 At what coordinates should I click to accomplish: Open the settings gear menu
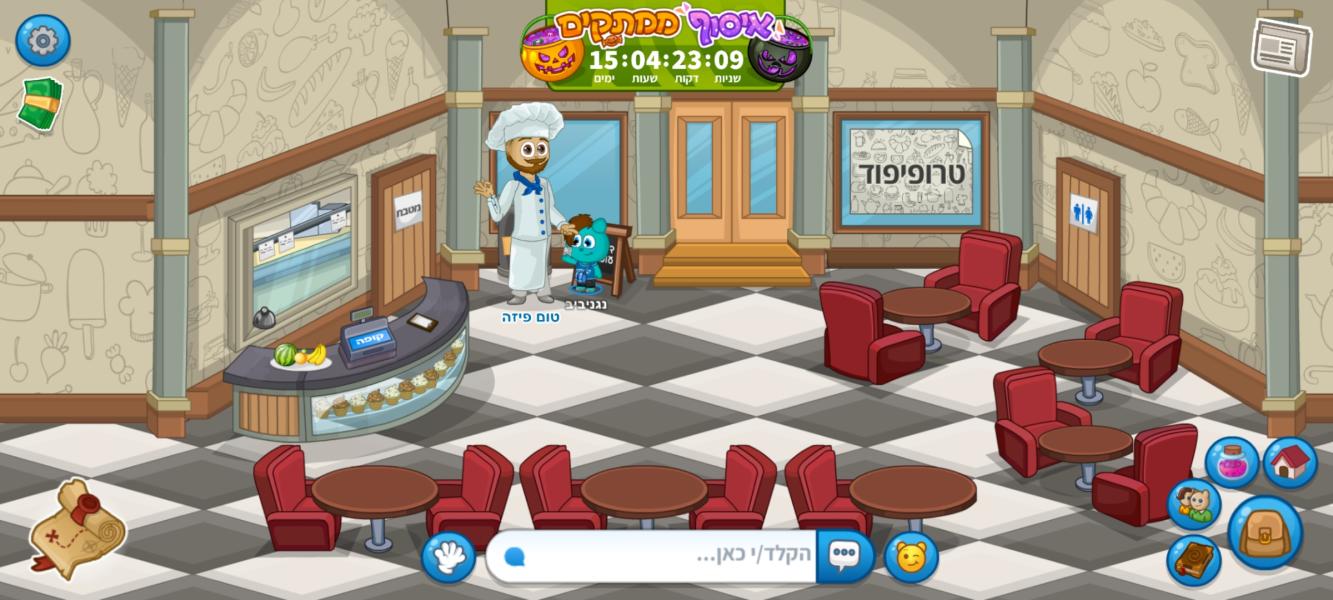point(42,41)
